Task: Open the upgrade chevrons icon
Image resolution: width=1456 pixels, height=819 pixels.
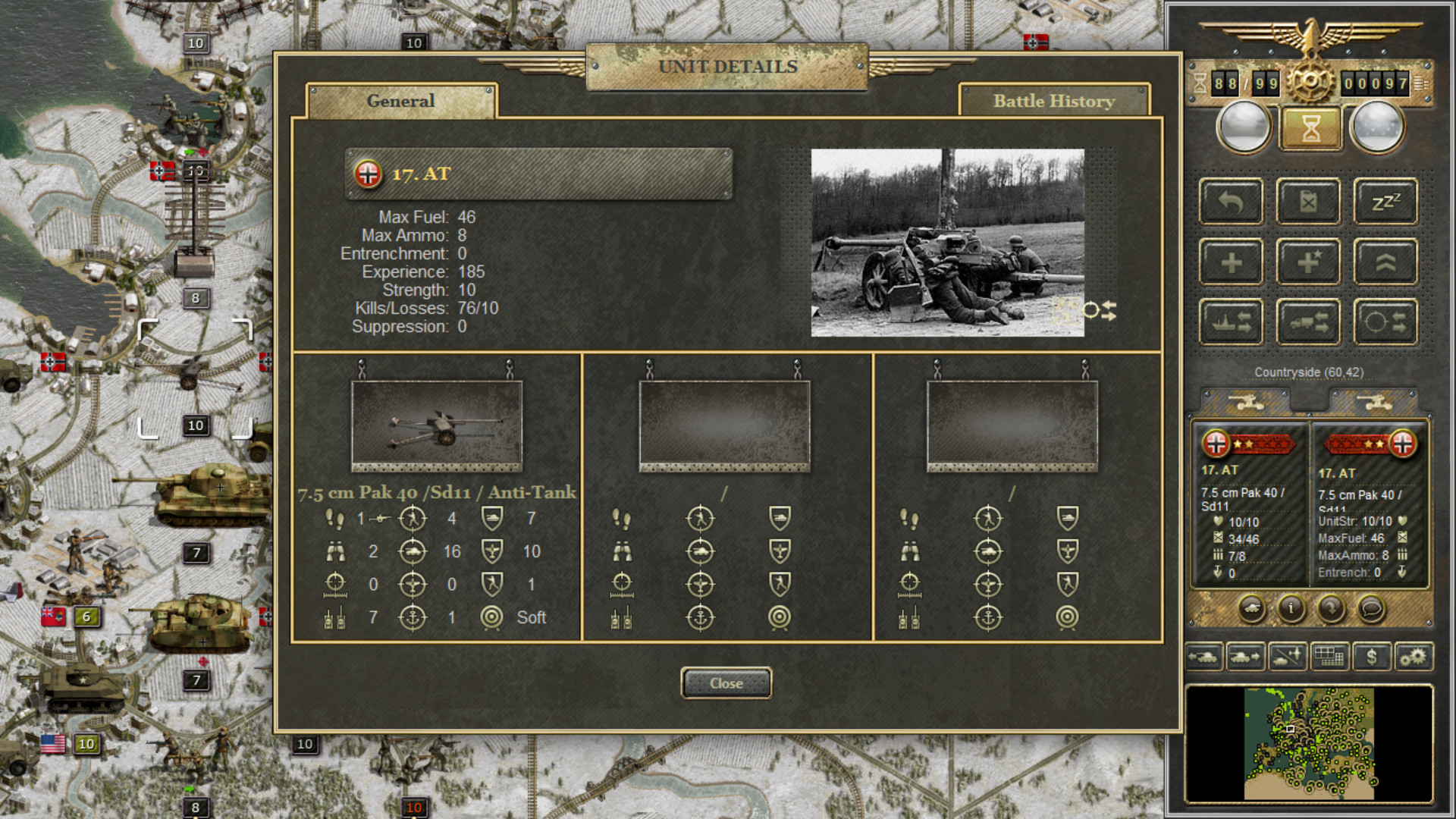Action: tap(1385, 262)
